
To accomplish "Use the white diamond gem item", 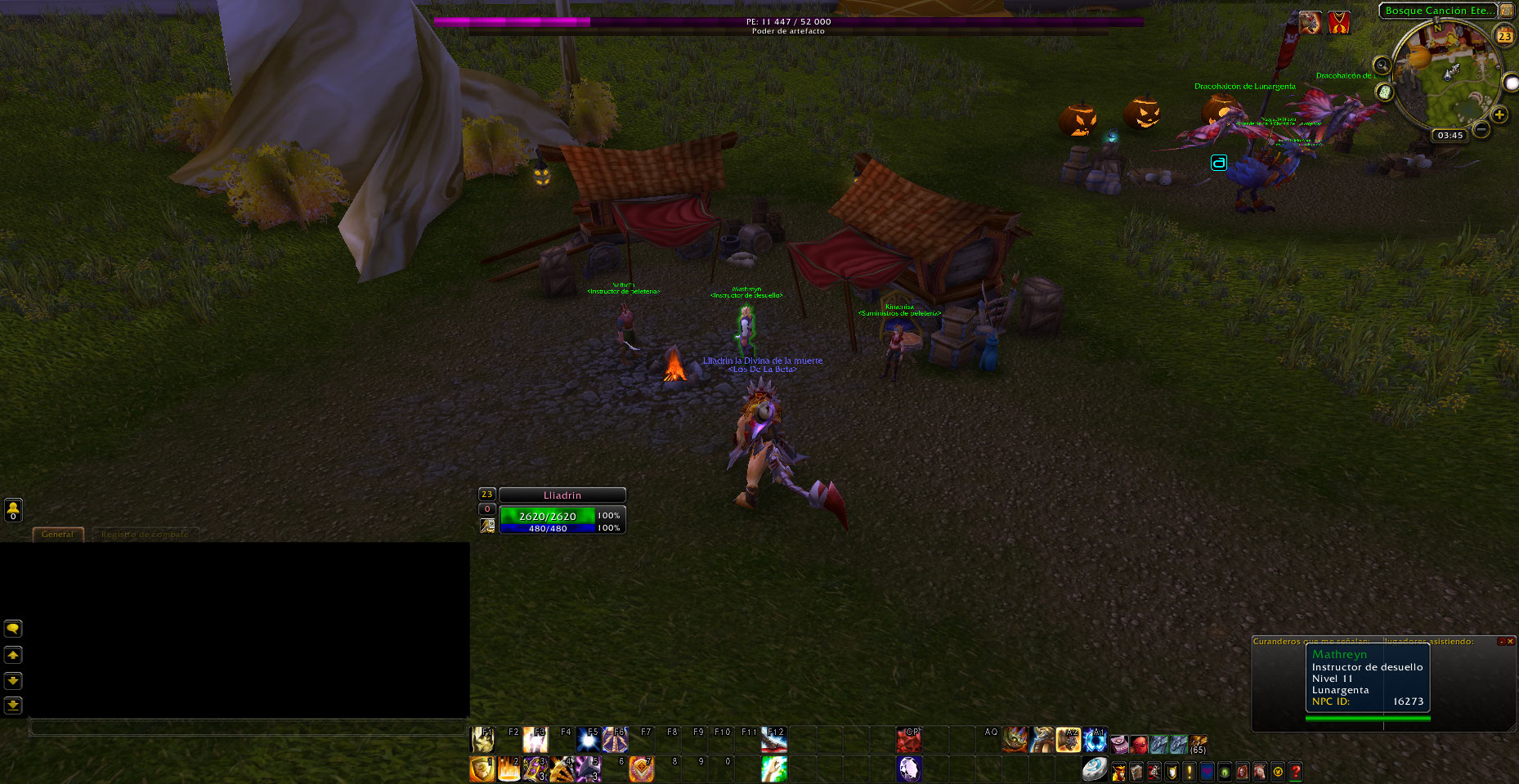I will tap(909, 768).
